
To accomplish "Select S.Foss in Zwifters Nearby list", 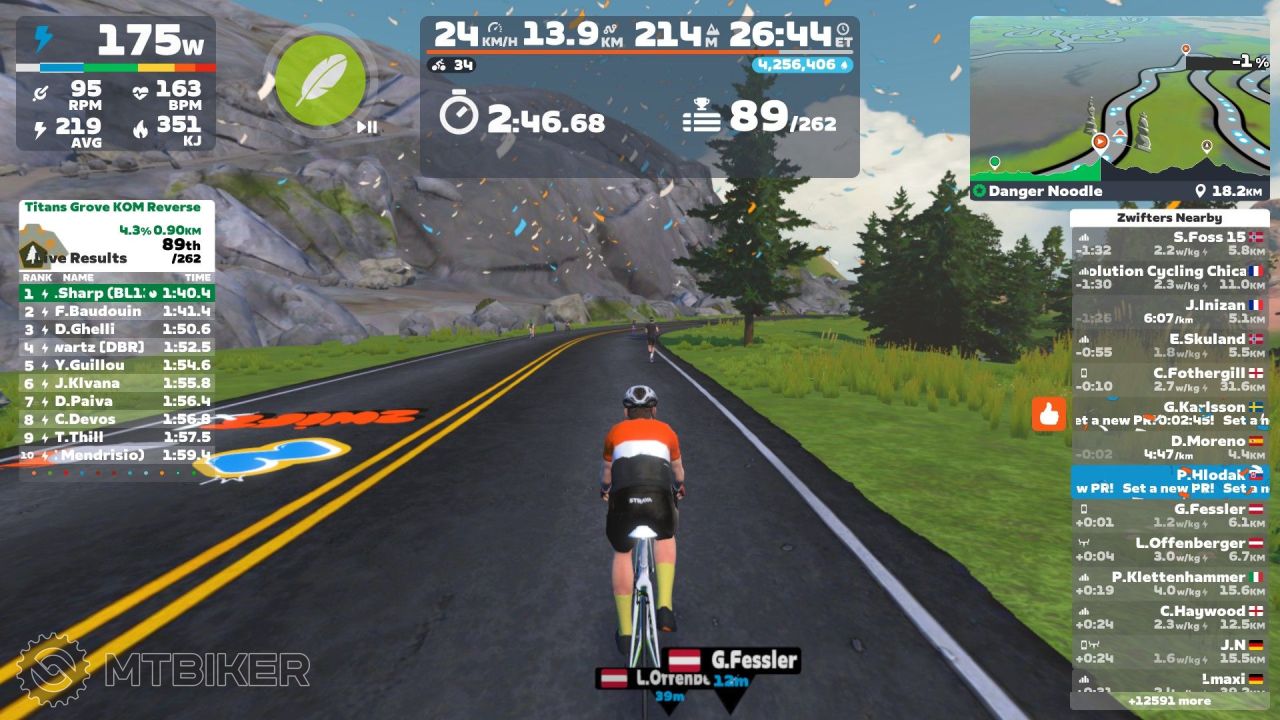I will [1169, 244].
